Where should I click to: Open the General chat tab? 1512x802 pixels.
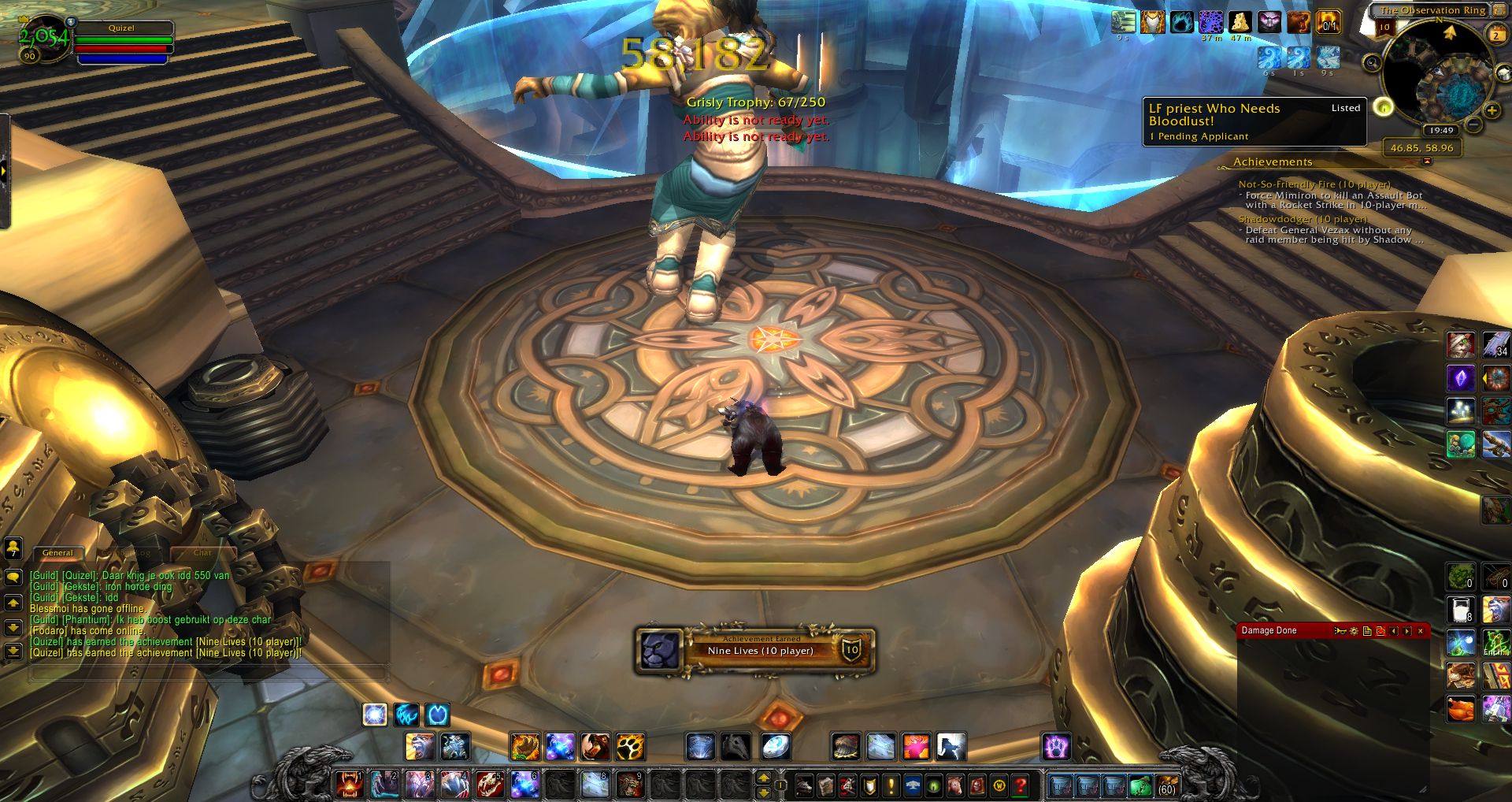click(x=57, y=553)
